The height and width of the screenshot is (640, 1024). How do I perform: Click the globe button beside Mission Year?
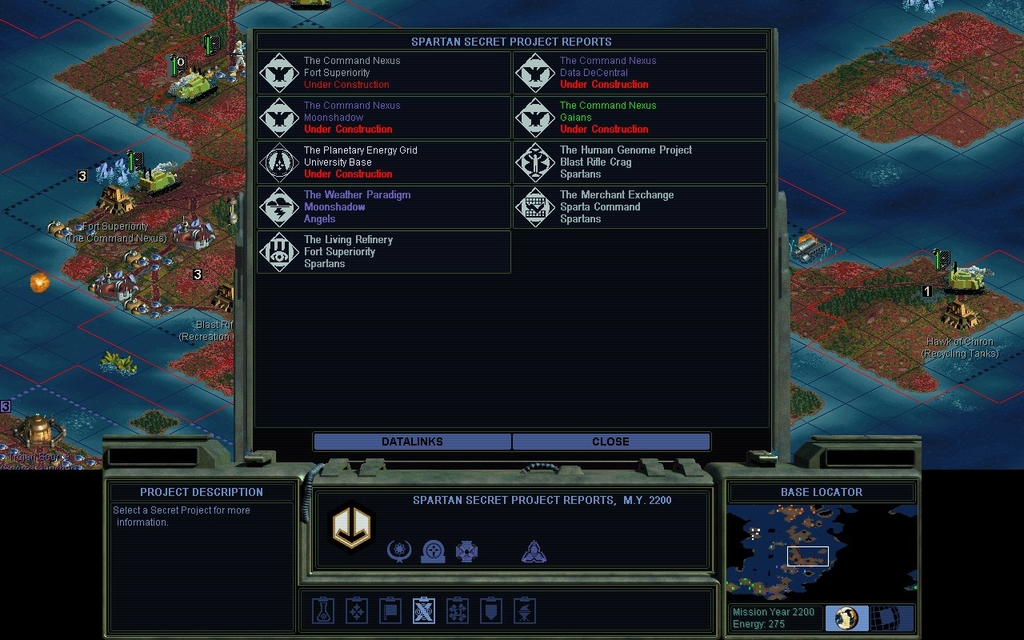click(x=847, y=618)
